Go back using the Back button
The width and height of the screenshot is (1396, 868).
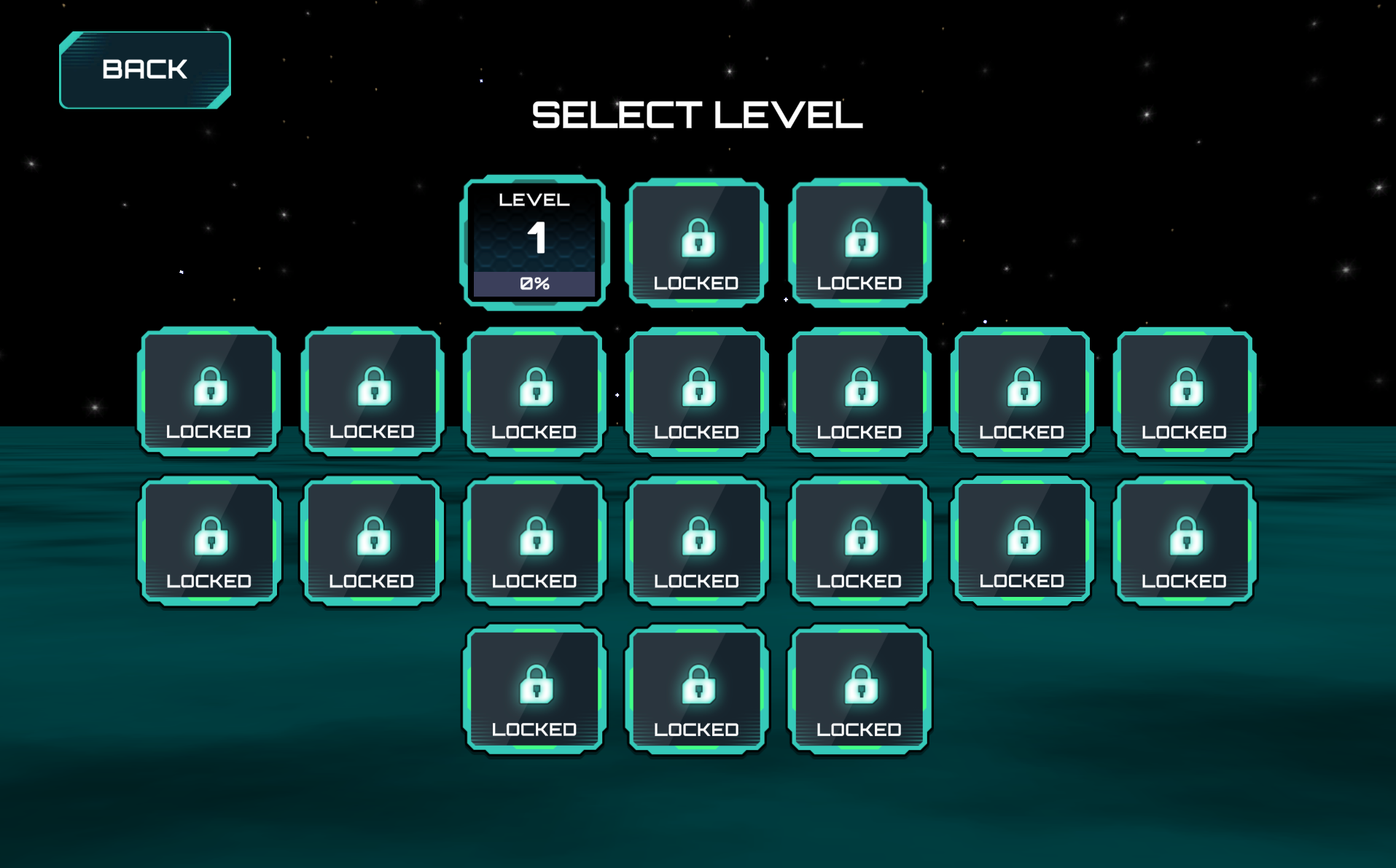pos(144,70)
